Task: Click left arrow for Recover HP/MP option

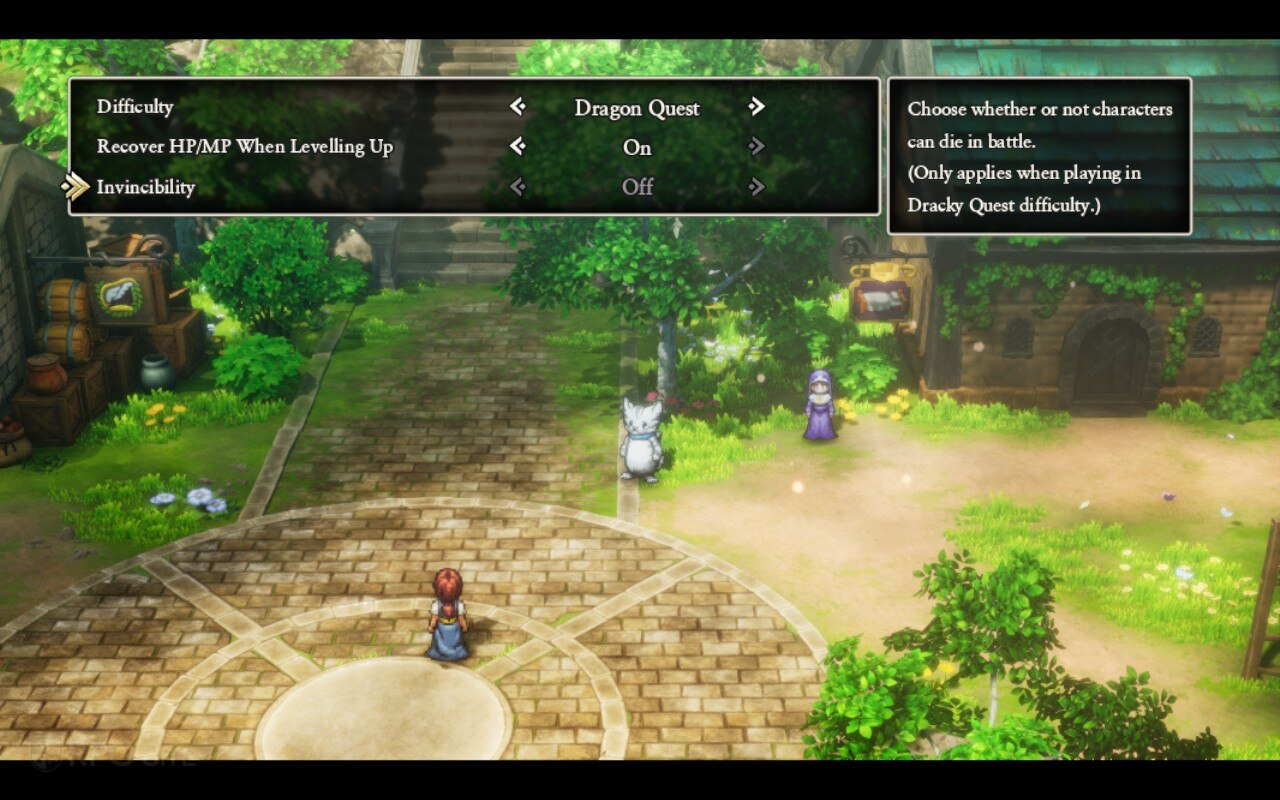Action: click(x=517, y=147)
